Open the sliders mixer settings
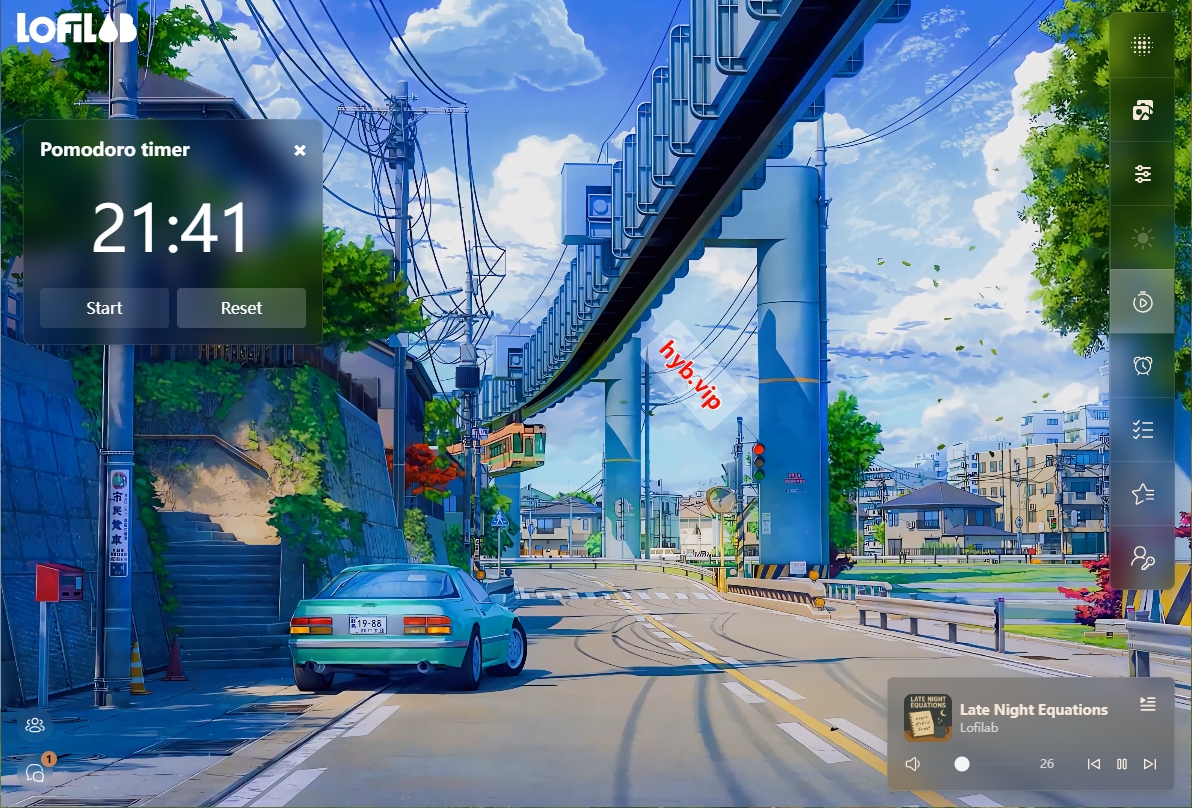 1142,174
